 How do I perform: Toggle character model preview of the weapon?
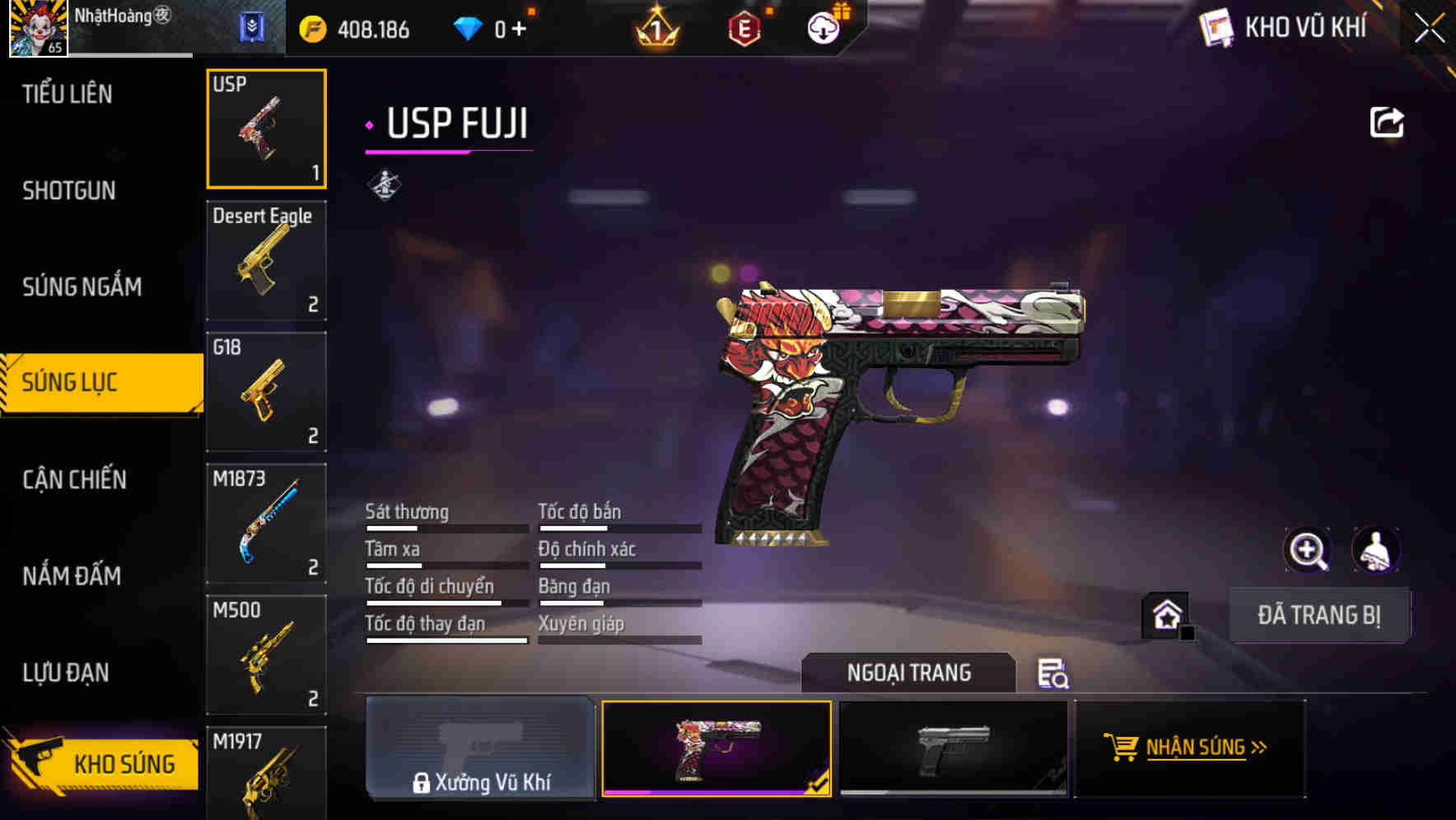tap(1377, 549)
